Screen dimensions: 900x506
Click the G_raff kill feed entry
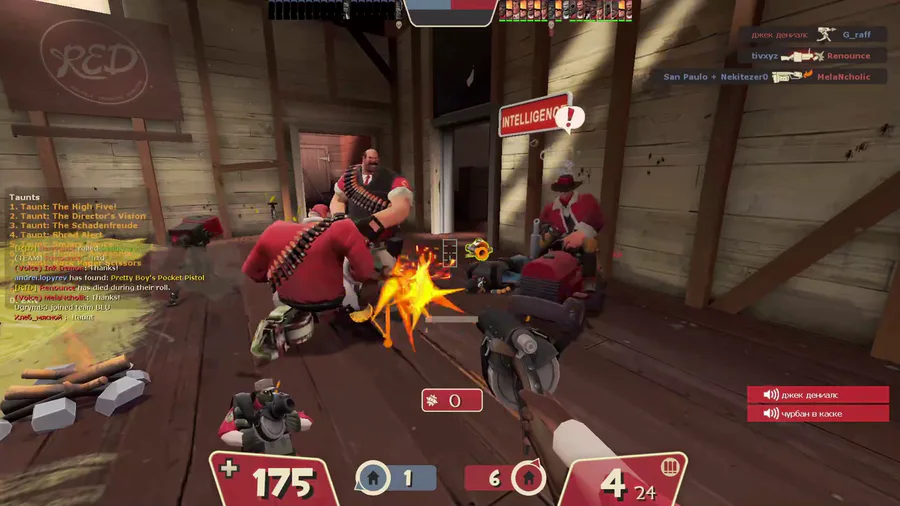tap(810, 34)
